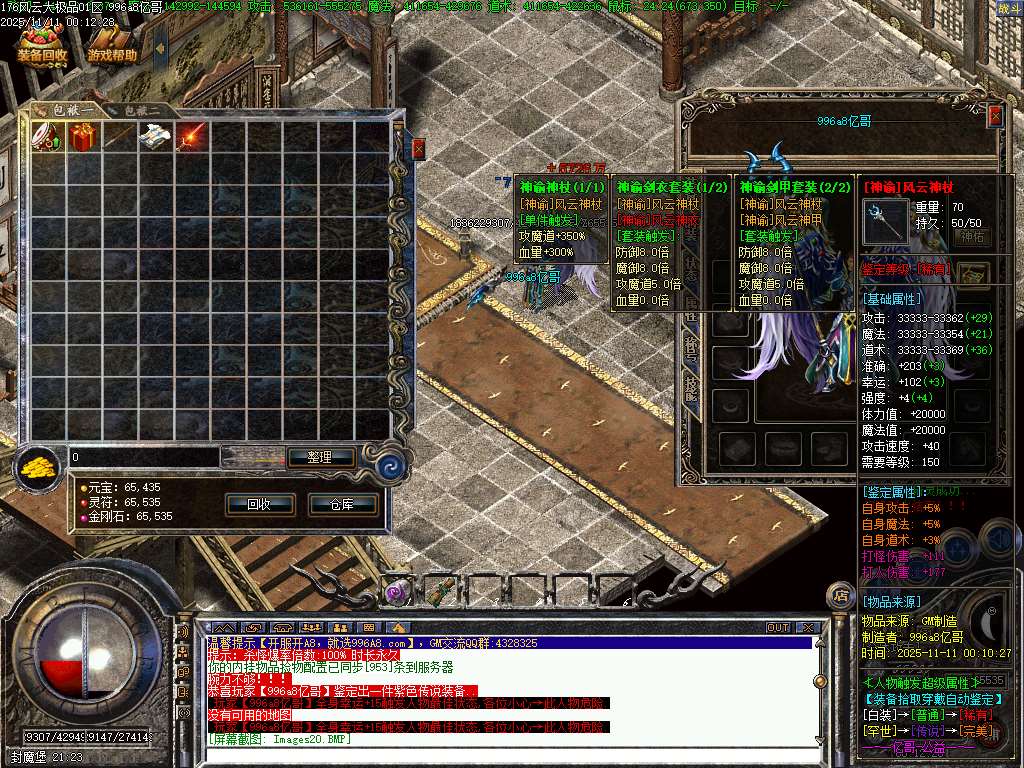Select the drum item in the bag
This screenshot has height=768, width=1024.
click(47, 137)
